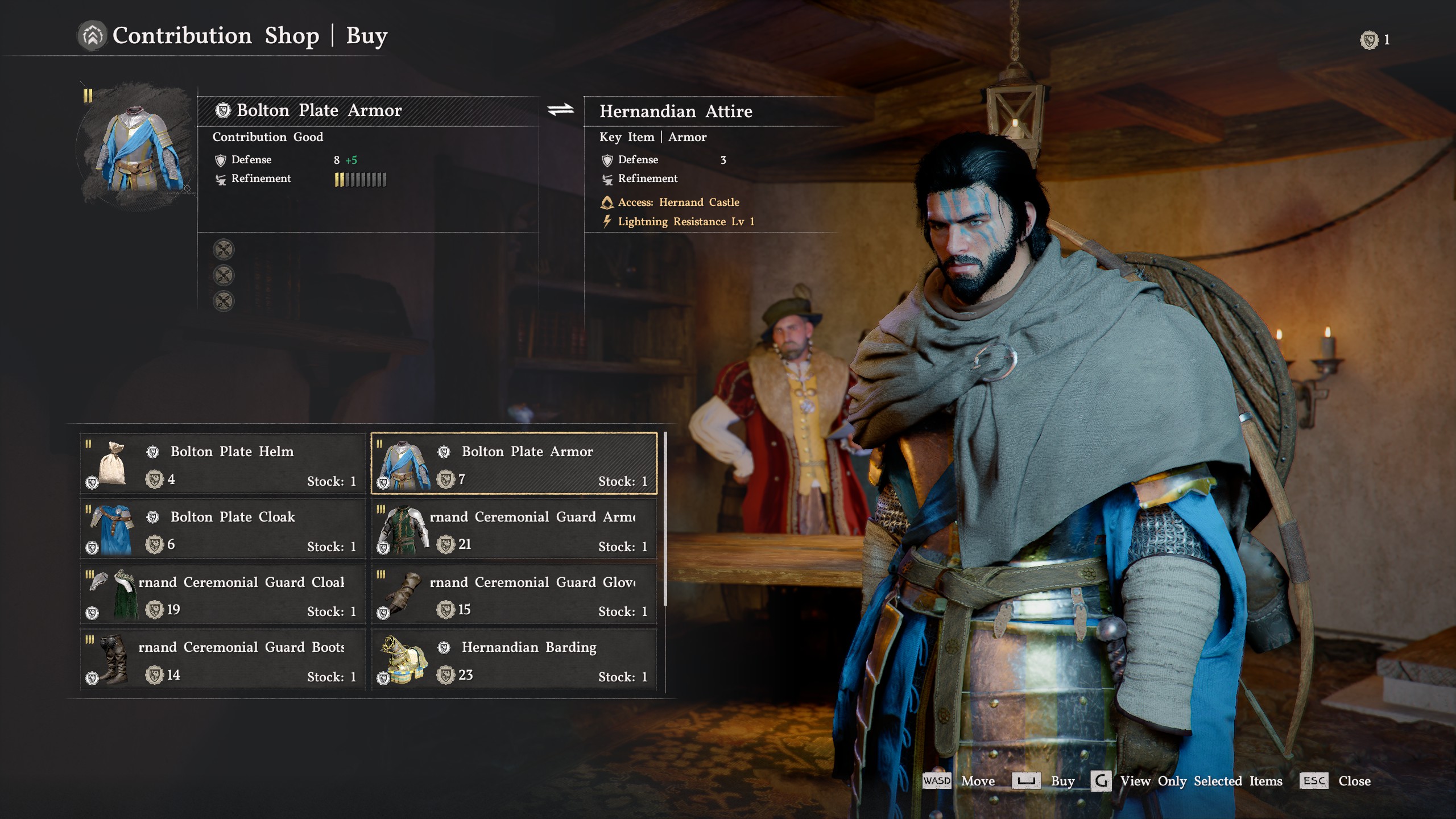Click the shield icon beside Hernandian Attire's Defense stat
This screenshot has width=1456, height=819.
pyautogui.click(x=606, y=160)
